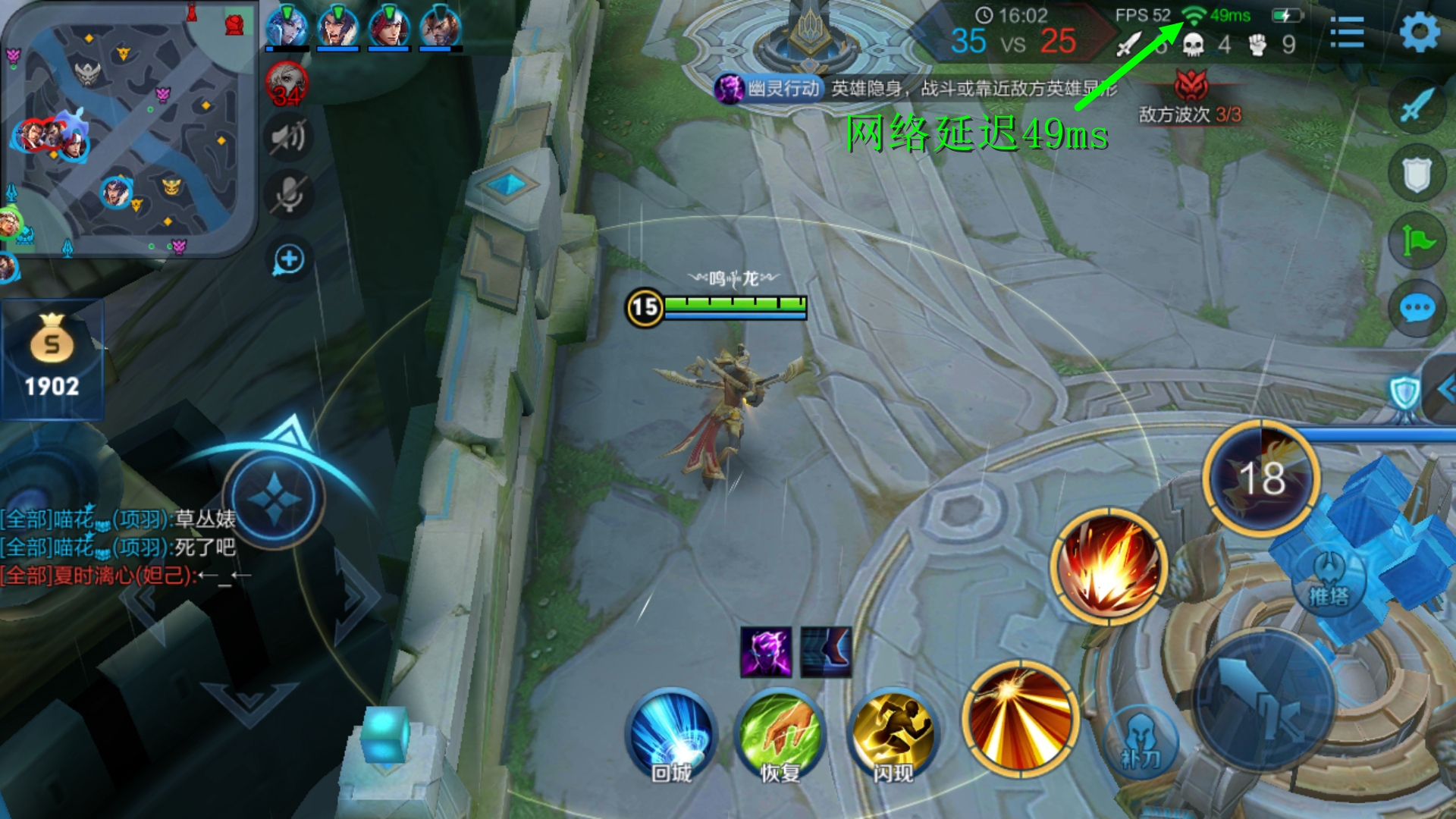Click the blue plus camera button
This screenshot has width=1456, height=819.
[x=288, y=259]
